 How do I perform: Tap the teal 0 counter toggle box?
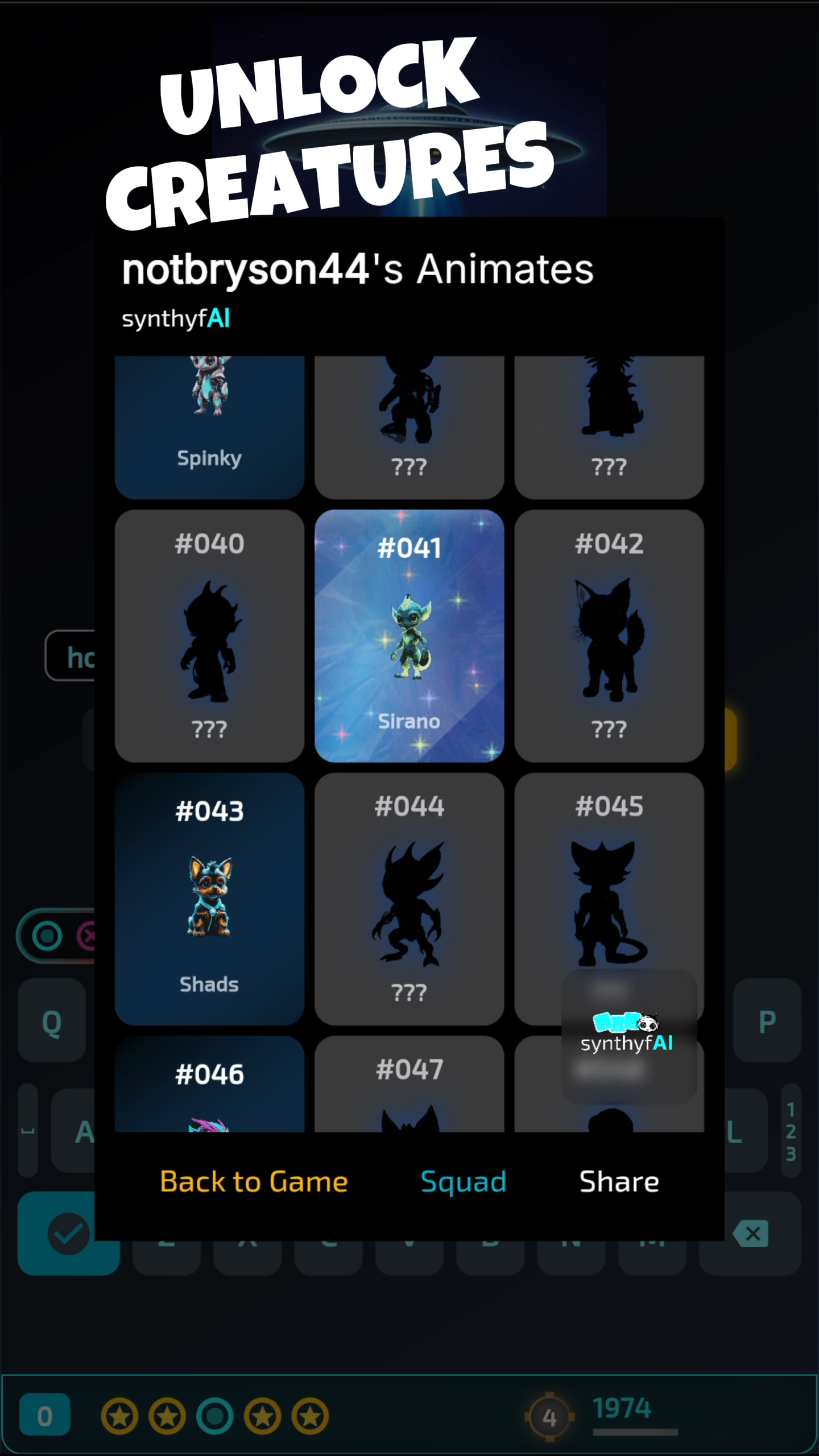(44, 1414)
